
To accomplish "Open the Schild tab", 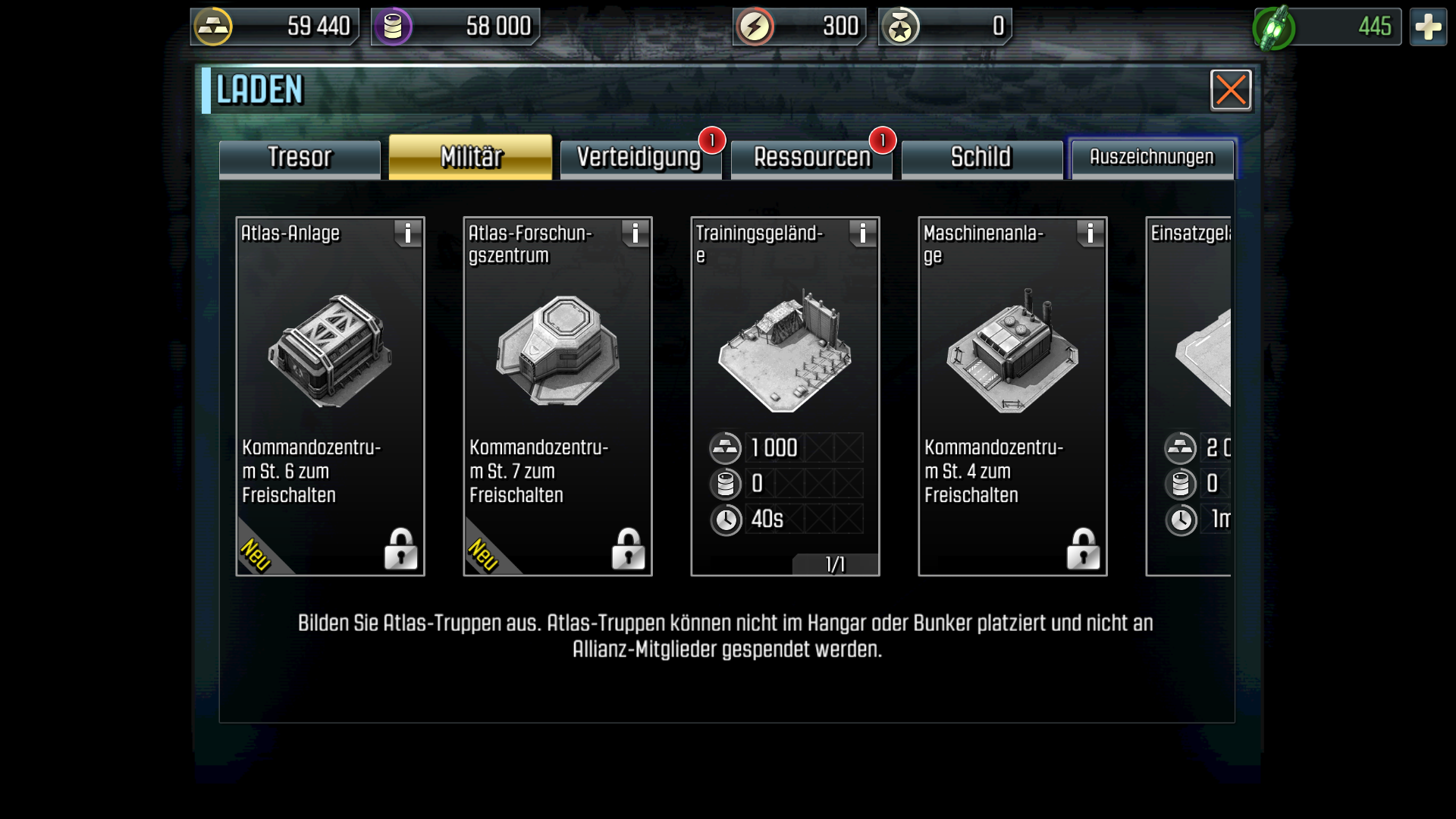I will coord(981,158).
